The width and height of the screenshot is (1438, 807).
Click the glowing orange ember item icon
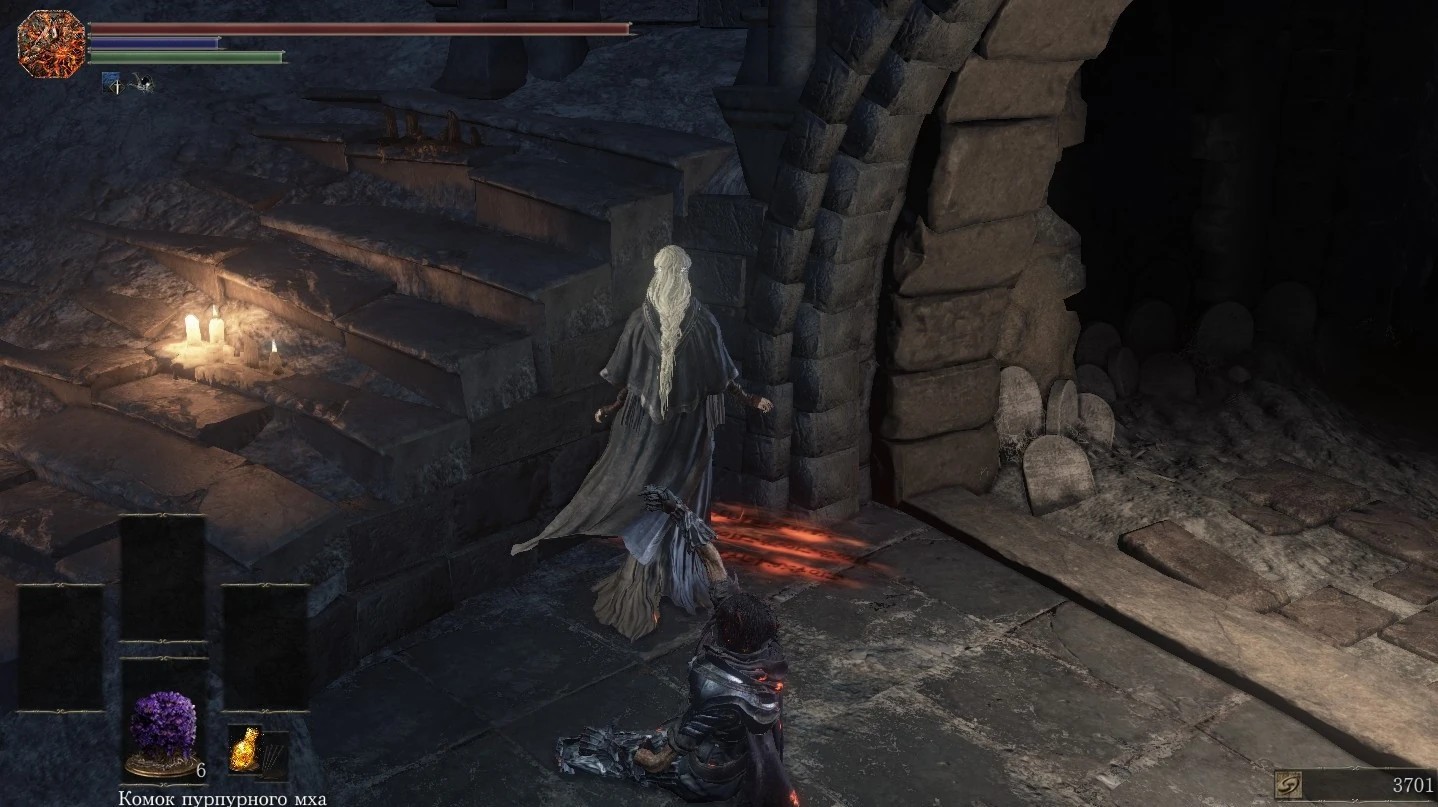tap(243, 751)
